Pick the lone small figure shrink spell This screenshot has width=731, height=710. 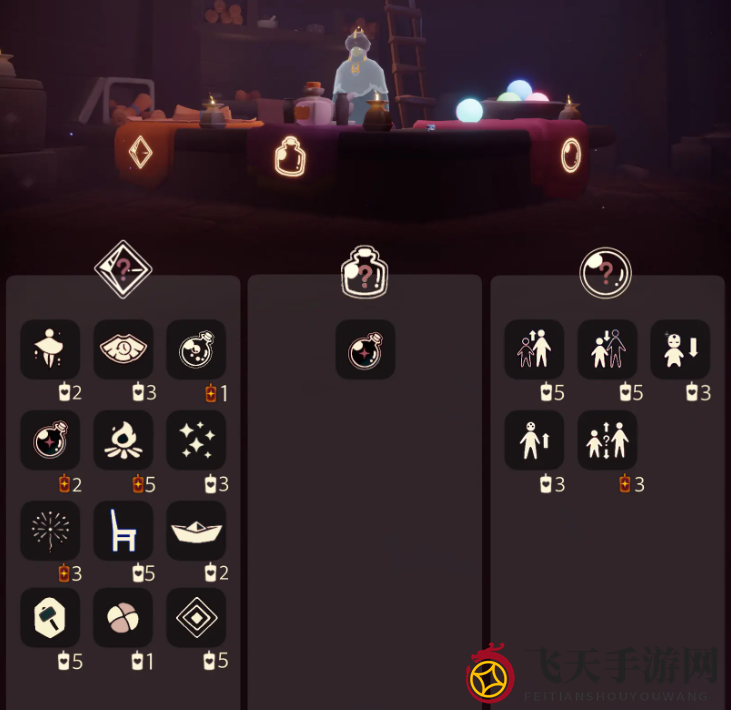(x=680, y=349)
